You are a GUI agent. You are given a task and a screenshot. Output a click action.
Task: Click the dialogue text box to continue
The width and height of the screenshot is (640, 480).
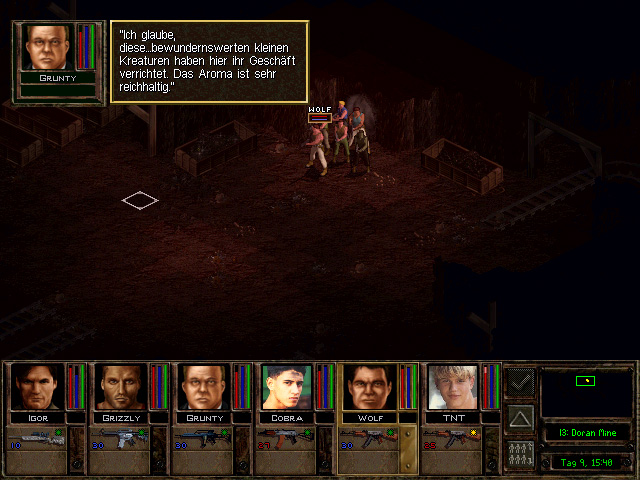click(208, 61)
